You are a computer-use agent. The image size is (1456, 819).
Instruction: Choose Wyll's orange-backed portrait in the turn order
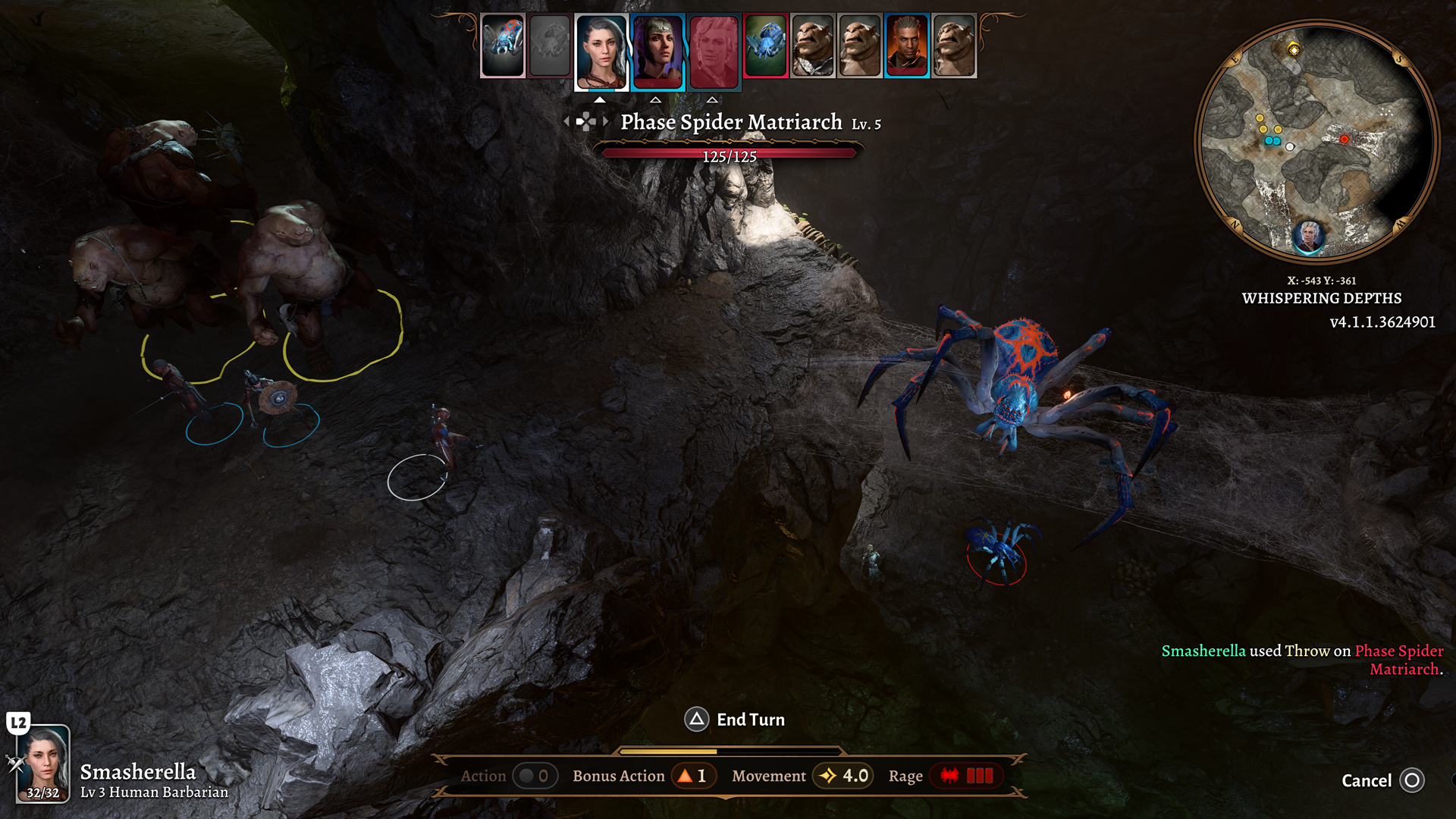(906, 45)
